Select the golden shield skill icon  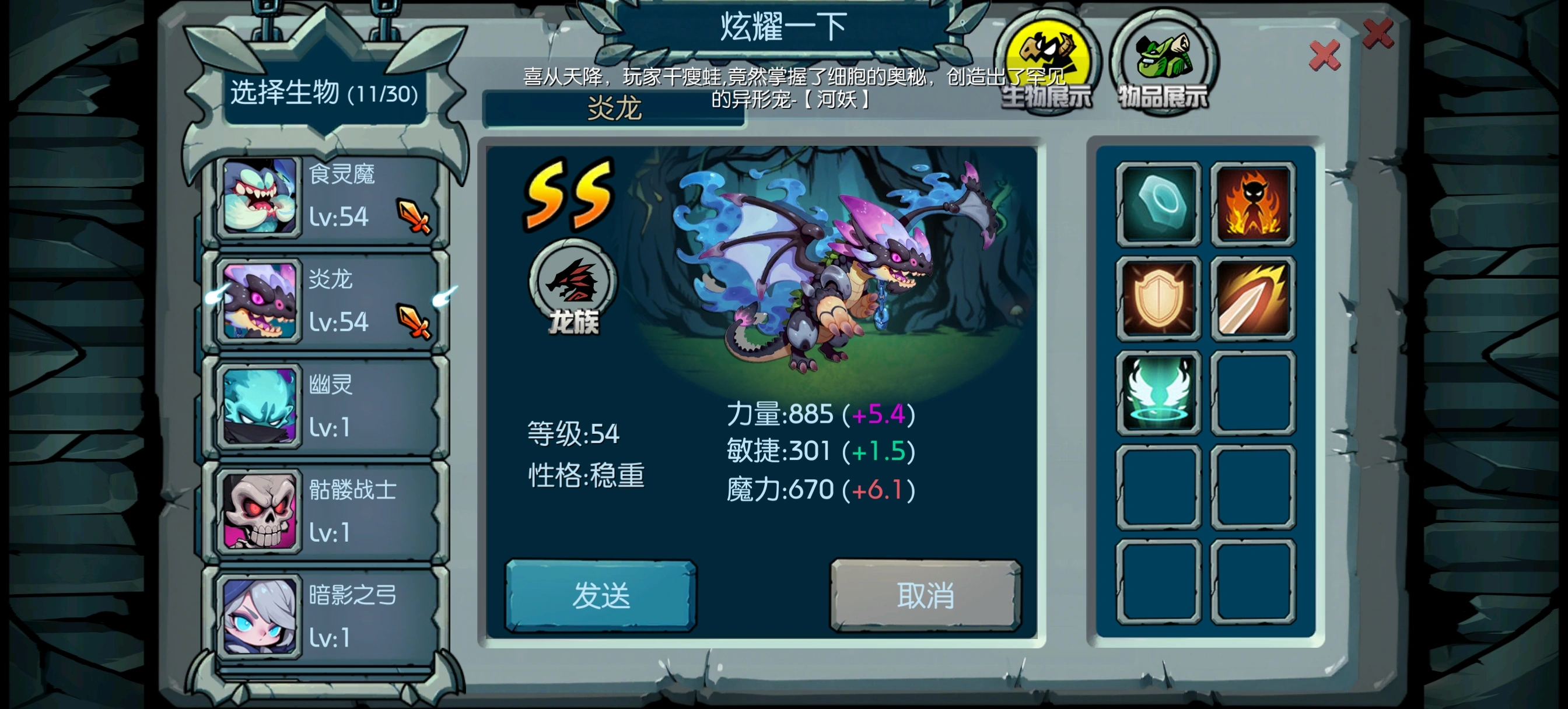tap(1158, 299)
